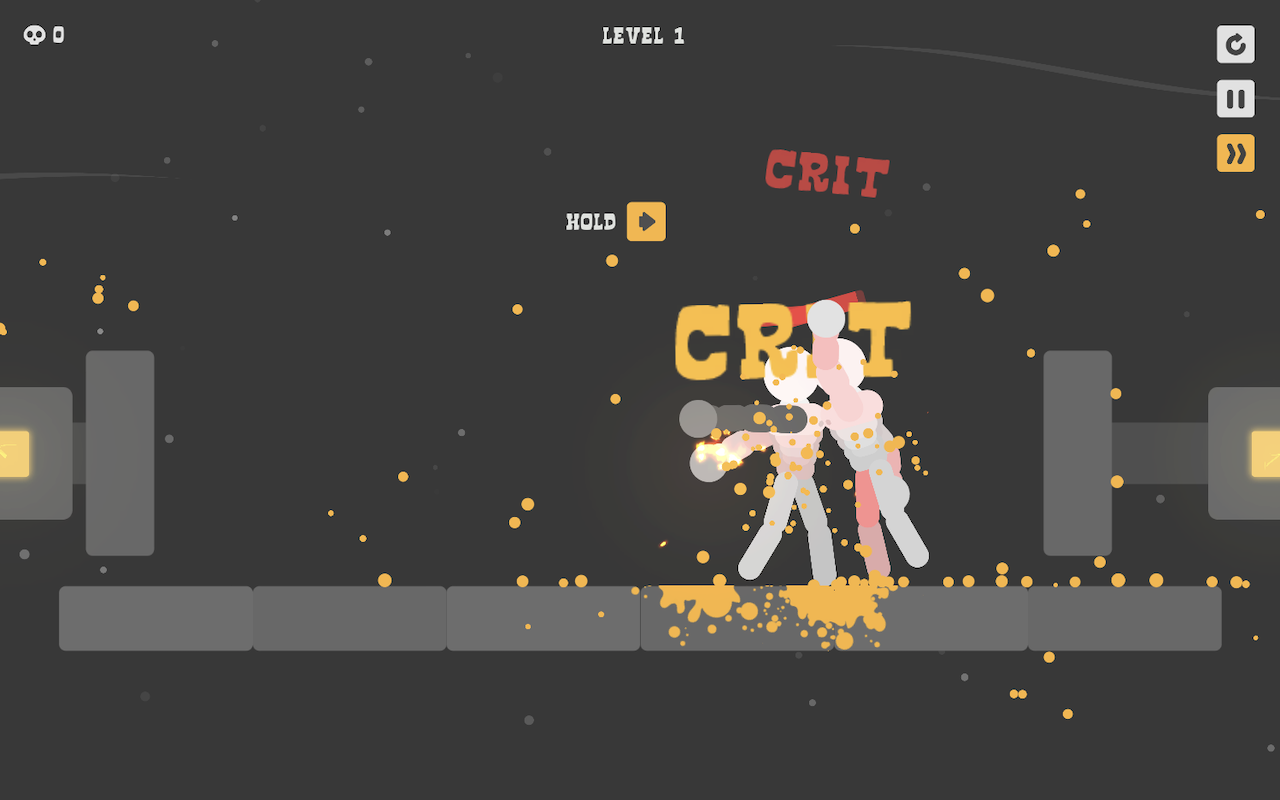Toggle pause using the pause control
The height and width of the screenshot is (800, 1280).
point(1235,99)
